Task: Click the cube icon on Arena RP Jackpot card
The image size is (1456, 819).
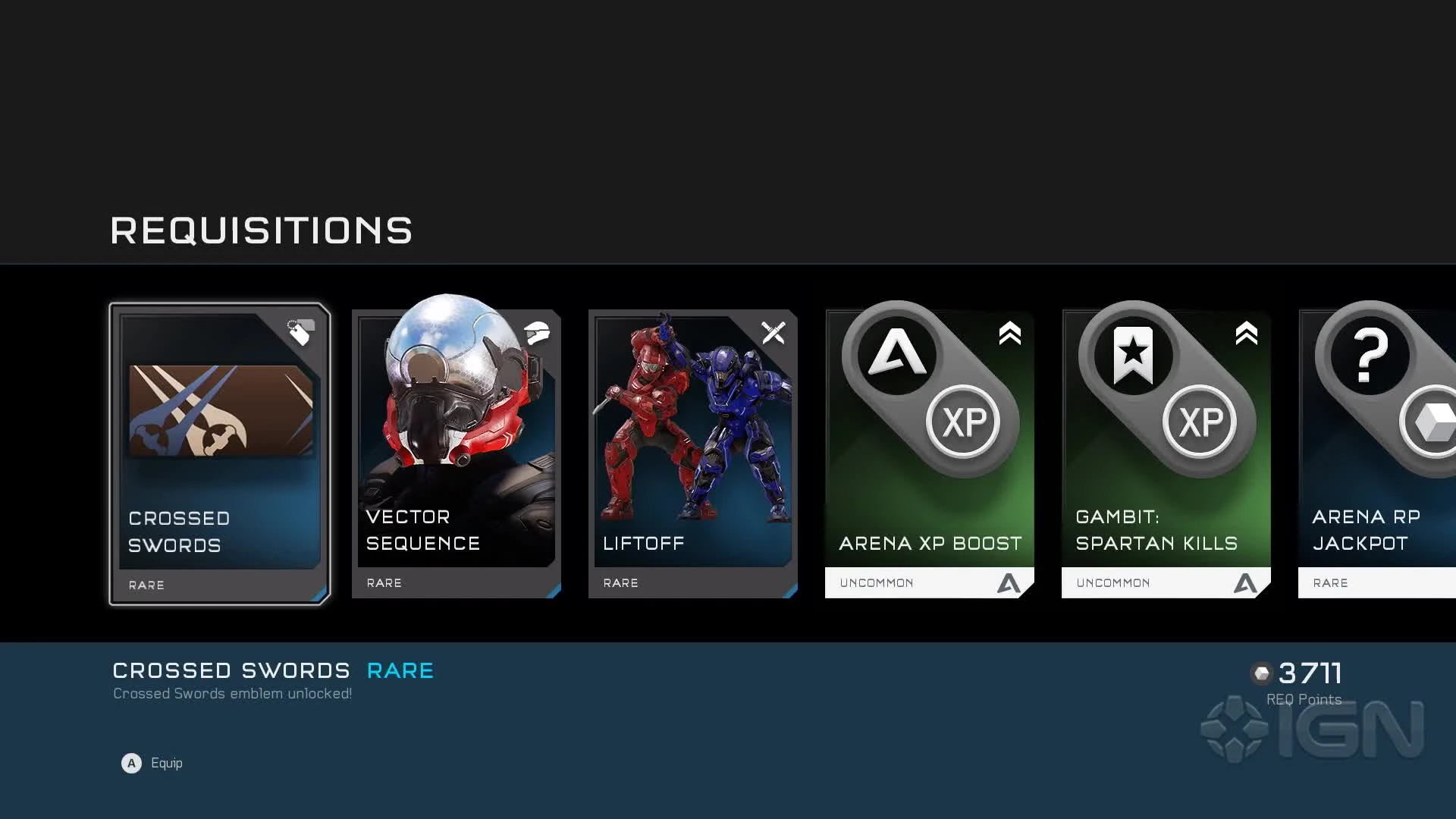Action: click(x=1432, y=422)
